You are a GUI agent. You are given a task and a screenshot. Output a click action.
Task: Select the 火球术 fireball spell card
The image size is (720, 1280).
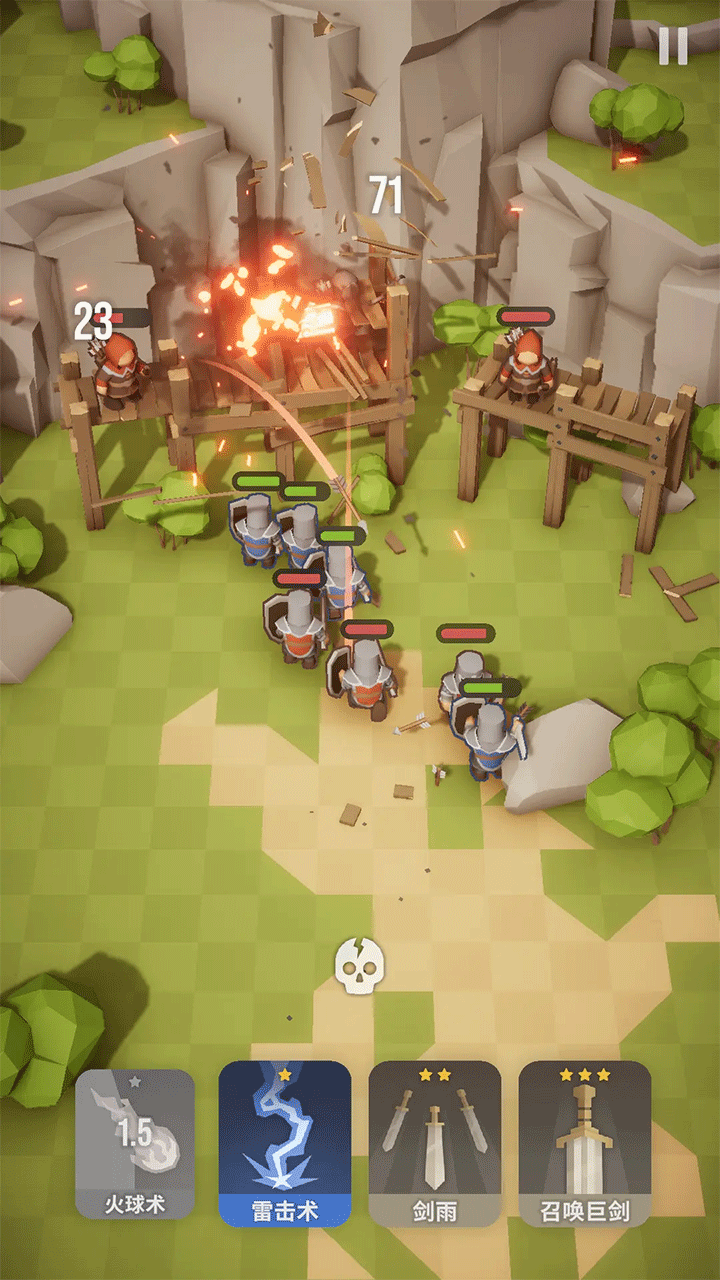(135, 1144)
